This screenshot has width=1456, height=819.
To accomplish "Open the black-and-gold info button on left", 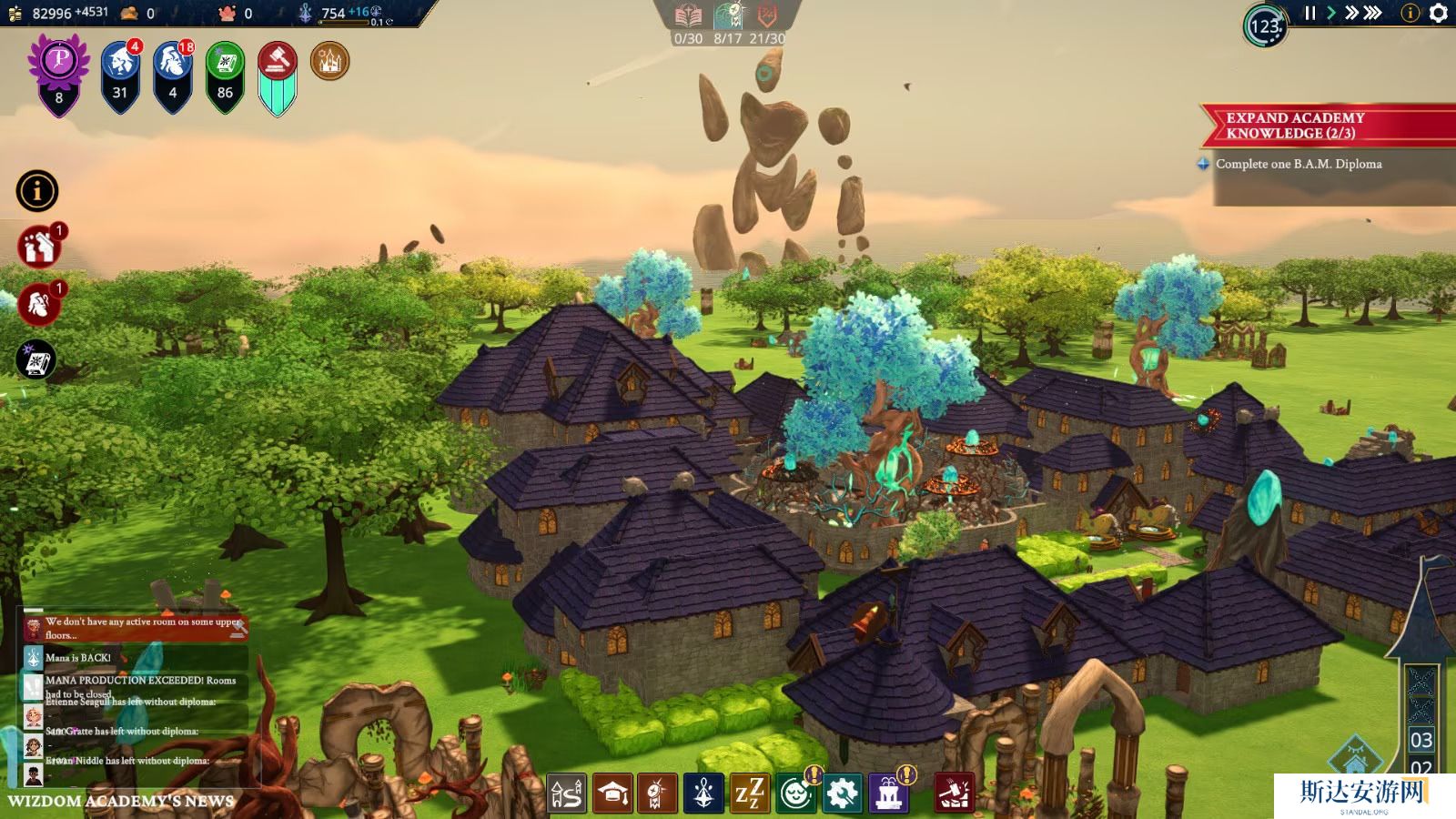I will pos(37,191).
